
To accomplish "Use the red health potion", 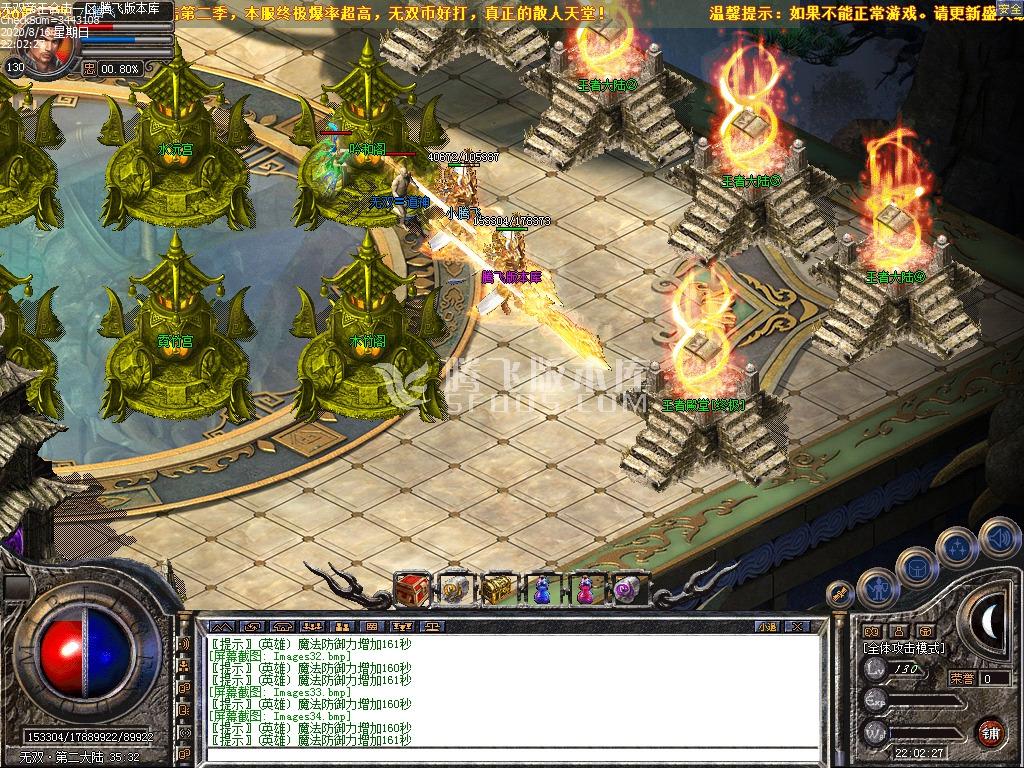I will (584, 591).
